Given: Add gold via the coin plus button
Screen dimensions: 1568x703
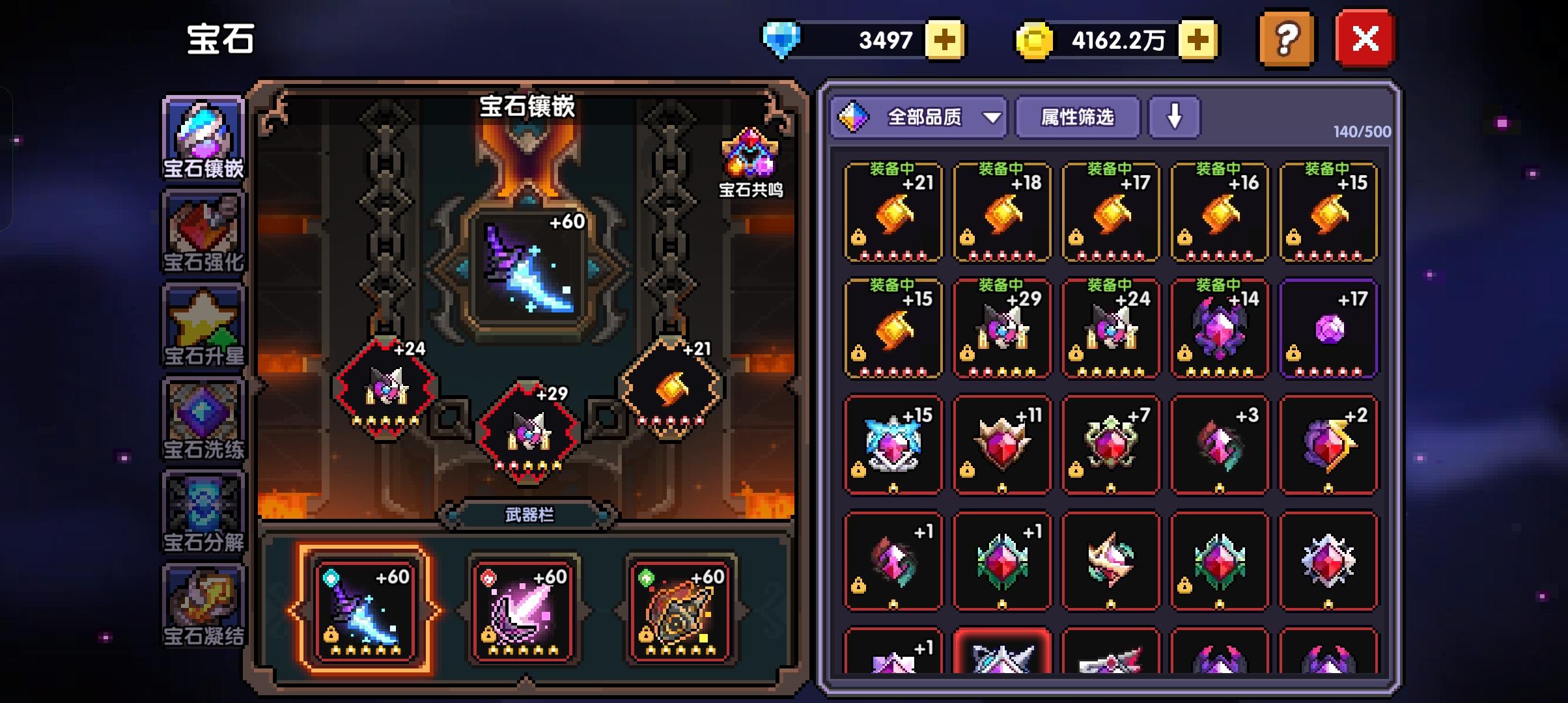Looking at the screenshot, I should [x=1198, y=39].
